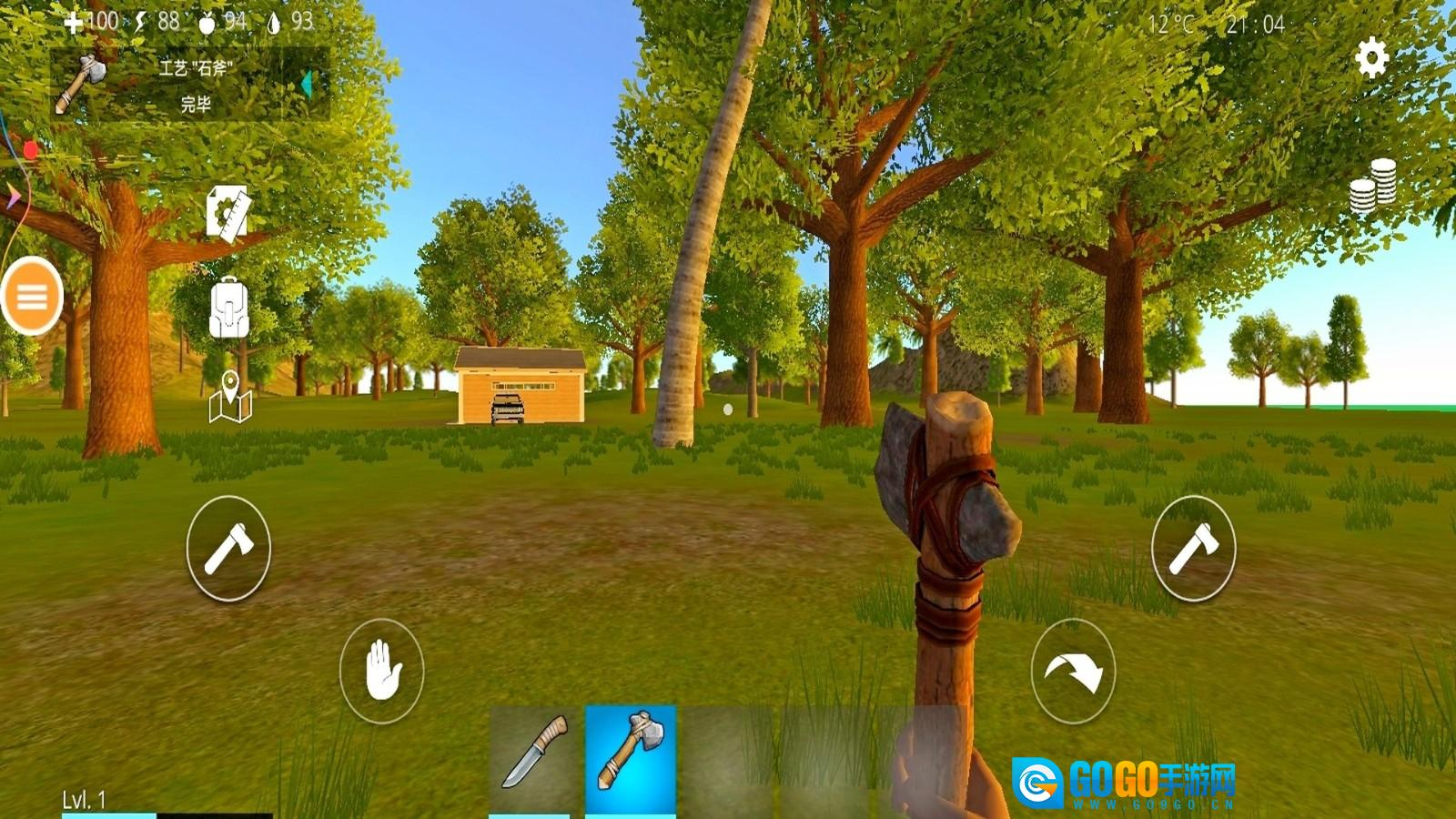The image size is (1456, 819).
Task: Select the knife hotbar slot
Action: tap(535, 753)
